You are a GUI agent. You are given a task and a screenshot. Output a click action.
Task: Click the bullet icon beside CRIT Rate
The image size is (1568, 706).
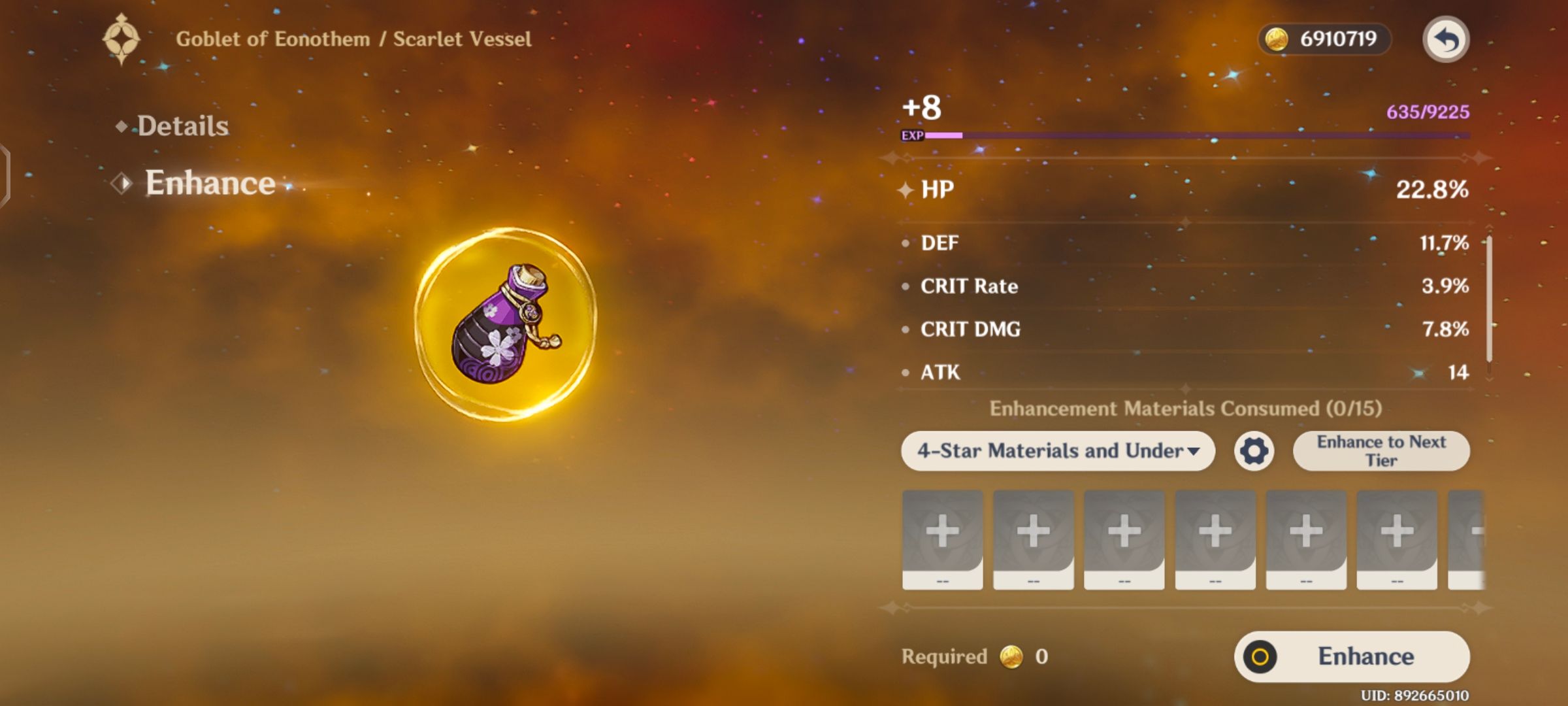point(905,286)
